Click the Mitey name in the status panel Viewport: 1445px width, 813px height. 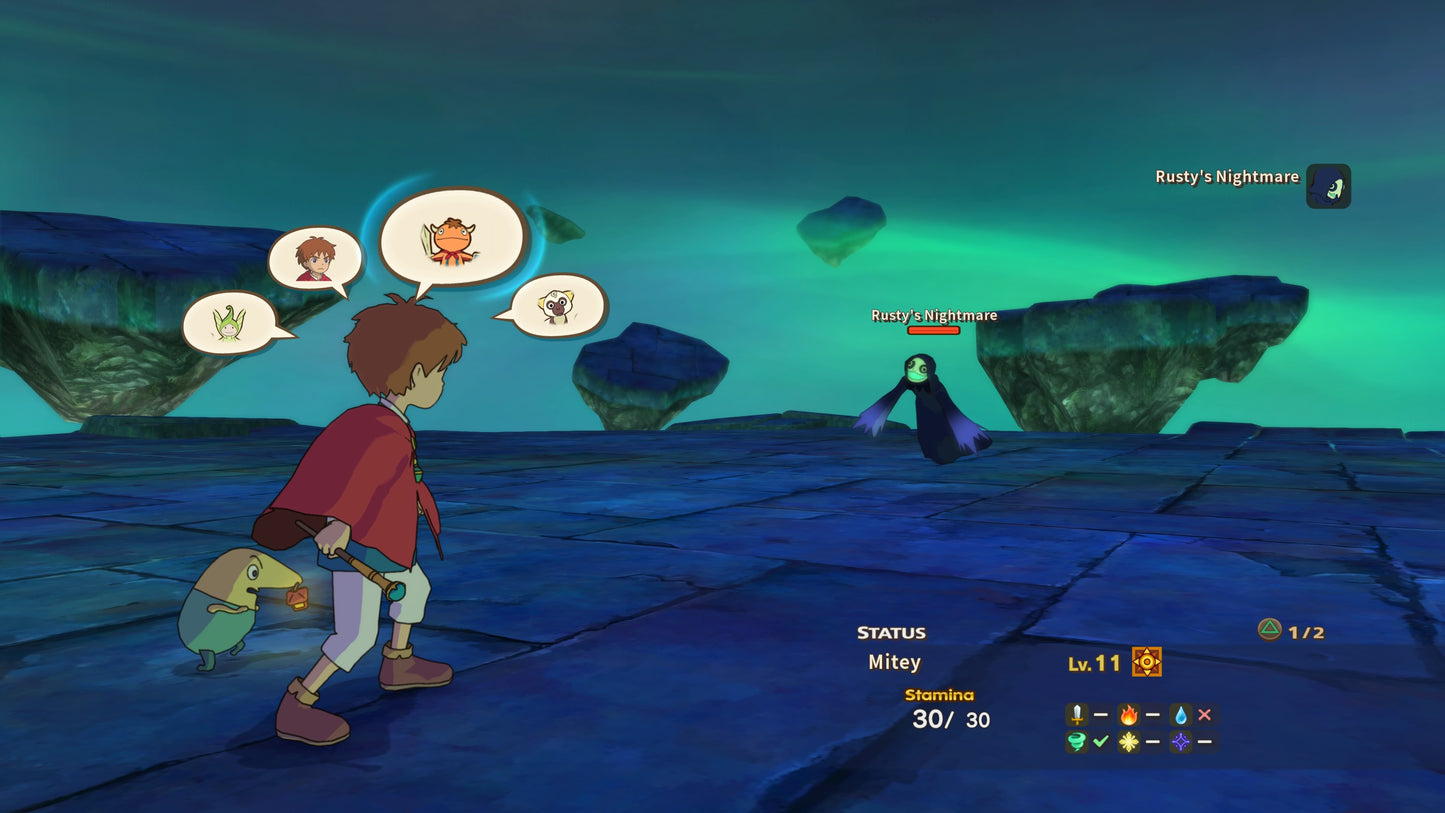click(x=893, y=661)
